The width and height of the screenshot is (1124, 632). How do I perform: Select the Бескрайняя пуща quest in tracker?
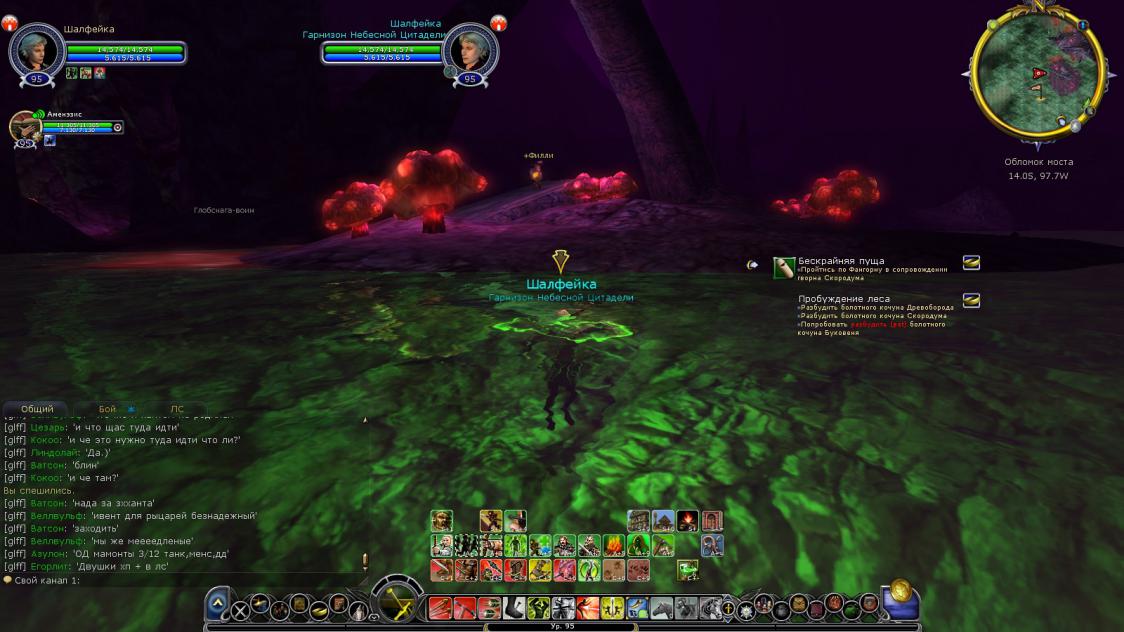tap(841, 261)
